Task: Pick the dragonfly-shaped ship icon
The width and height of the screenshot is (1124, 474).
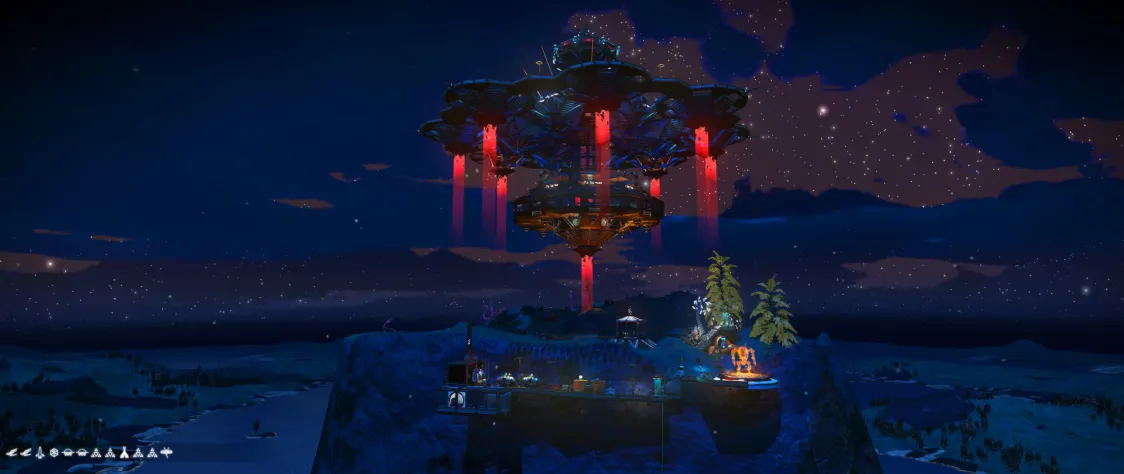Action: 166,453
